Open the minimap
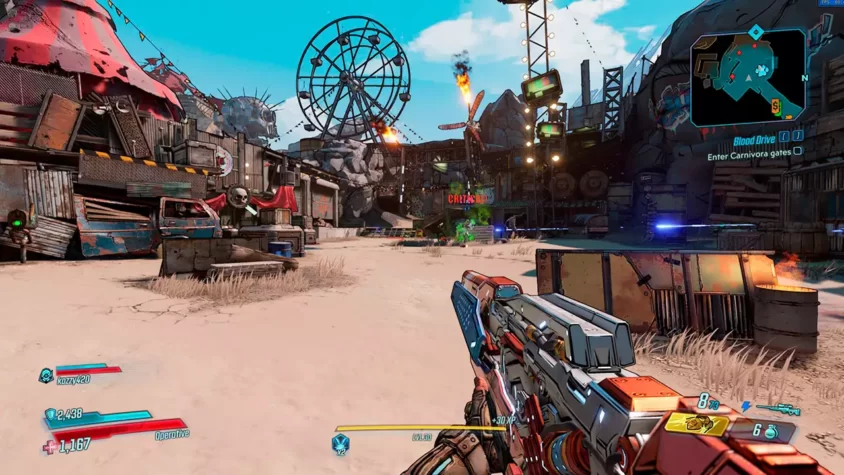Screen dimensions: 844x475 (x=747, y=77)
